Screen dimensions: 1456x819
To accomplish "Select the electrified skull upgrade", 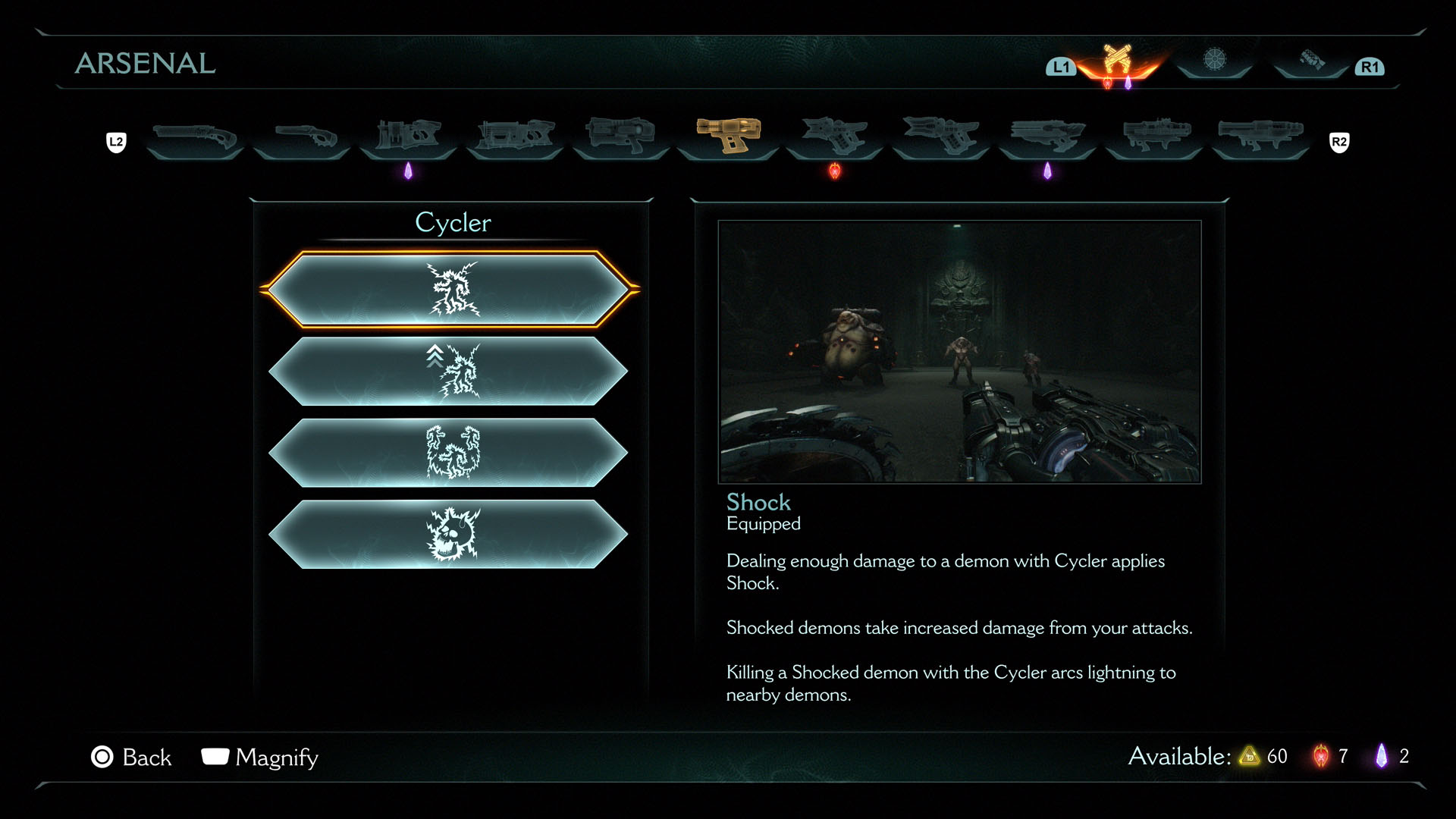I will pos(452,535).
